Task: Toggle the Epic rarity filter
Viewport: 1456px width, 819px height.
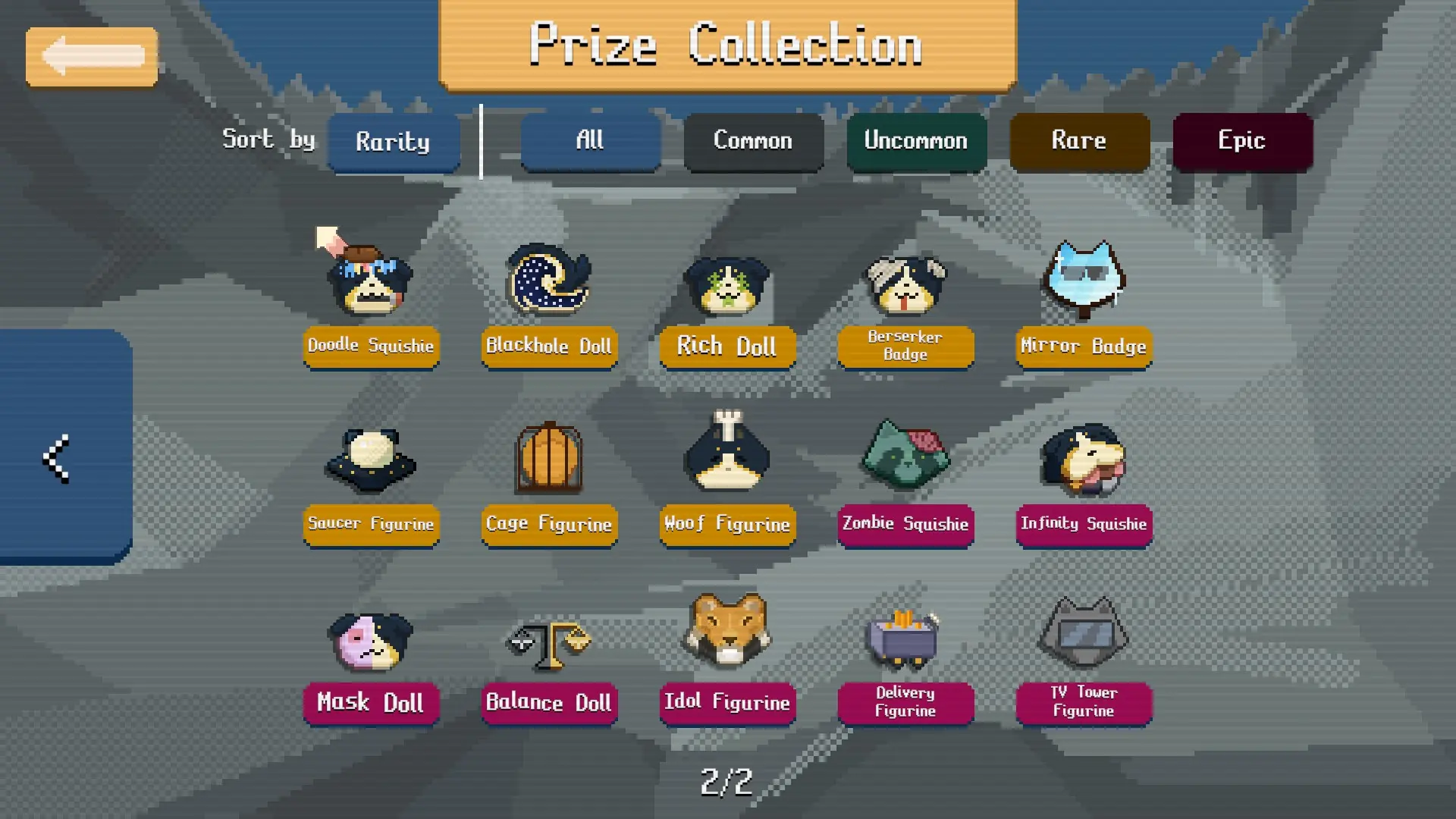Action: [1241, 141]
